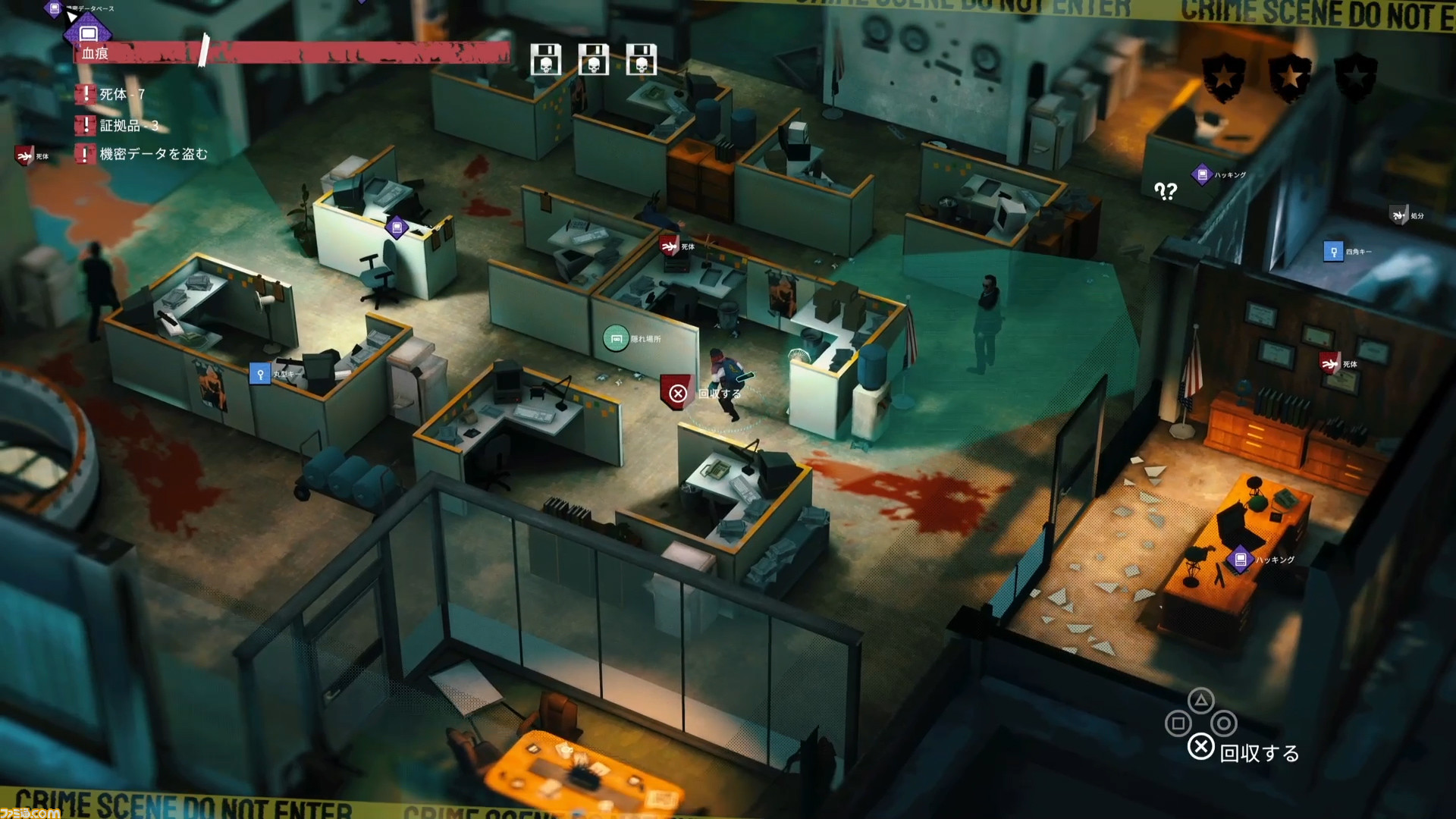Toggle the 機密データを盗む objective marker
Screen dimensions: 1456x819
(x=85, y=154)
